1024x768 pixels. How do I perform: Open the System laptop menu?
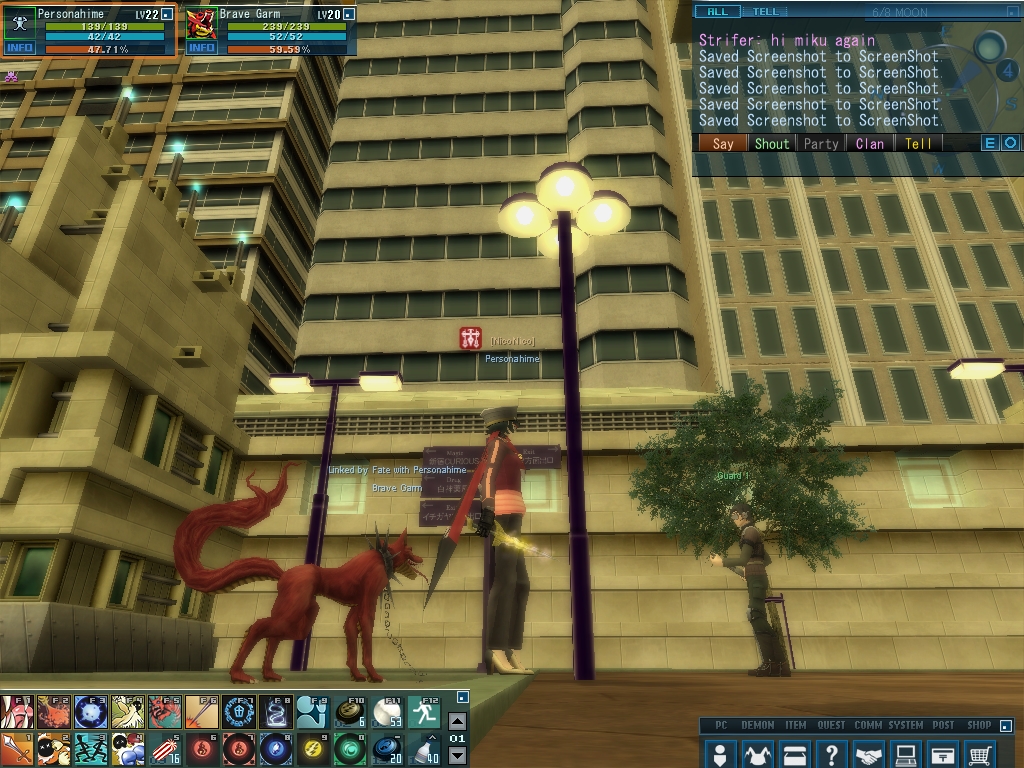point(906,753)
